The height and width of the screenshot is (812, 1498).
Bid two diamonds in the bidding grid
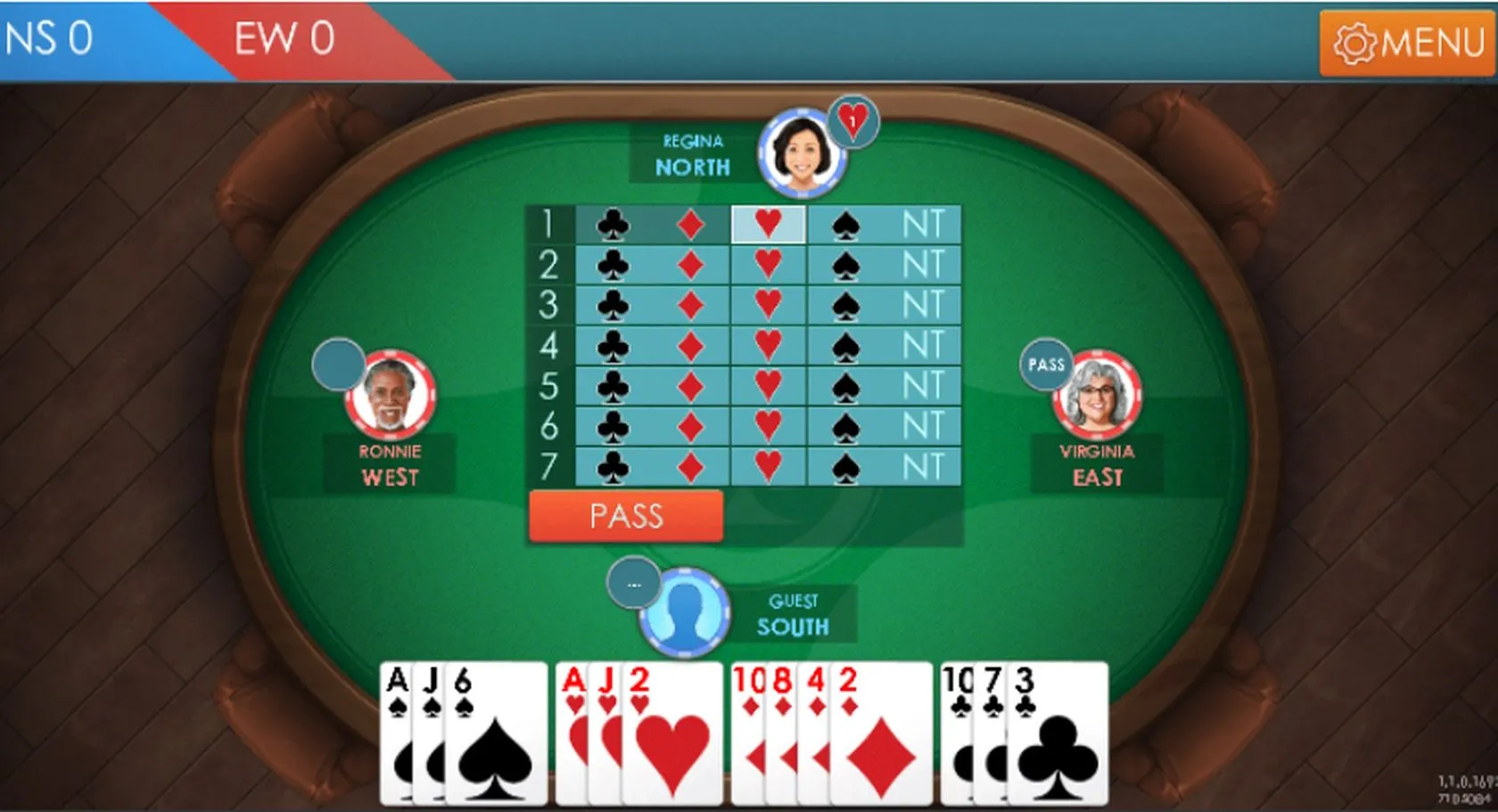coord(689,266)
